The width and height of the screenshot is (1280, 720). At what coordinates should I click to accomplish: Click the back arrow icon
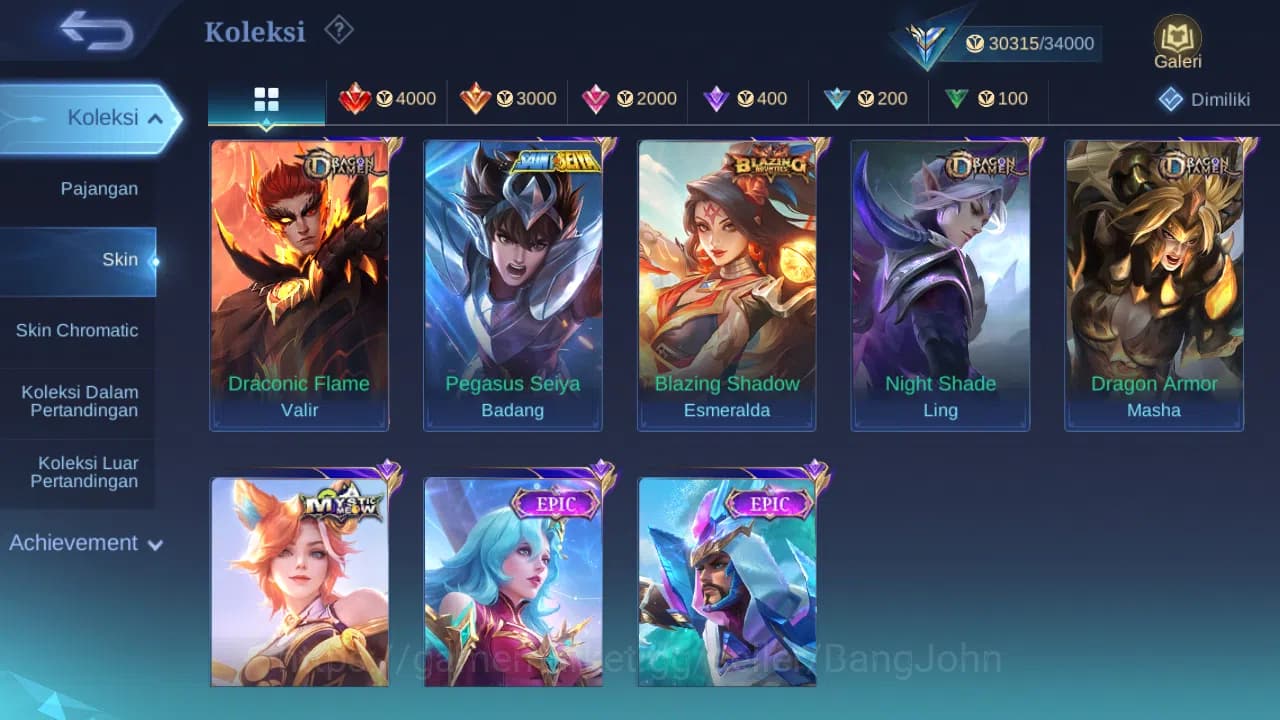pyautogui.click(x=90, y=31)
